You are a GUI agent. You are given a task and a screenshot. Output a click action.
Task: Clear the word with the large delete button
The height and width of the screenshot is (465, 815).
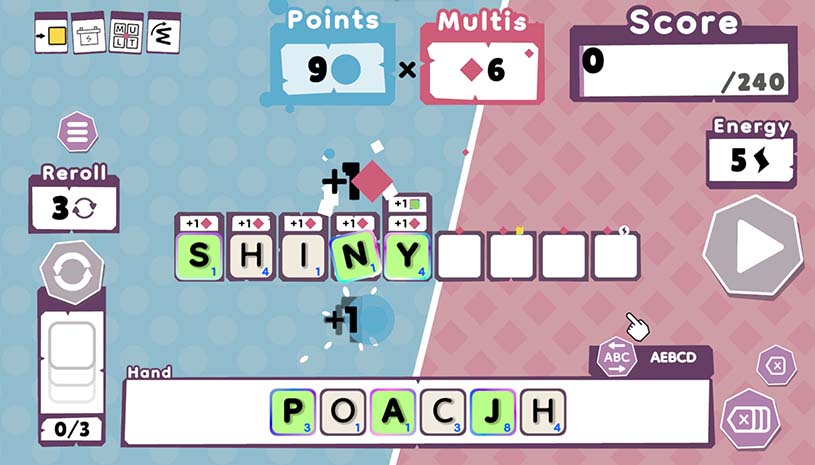[748, 417]
